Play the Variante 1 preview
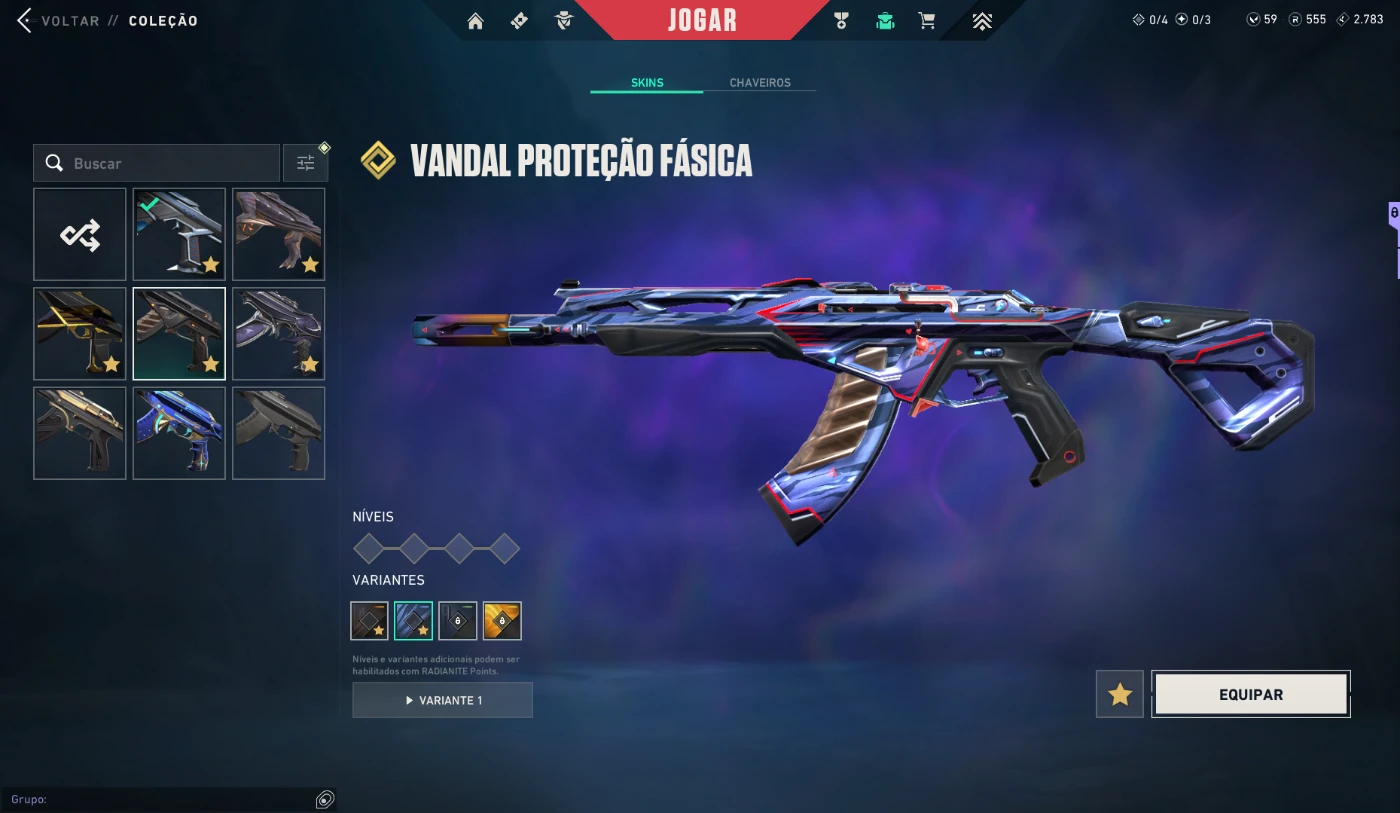 point(442,700)
